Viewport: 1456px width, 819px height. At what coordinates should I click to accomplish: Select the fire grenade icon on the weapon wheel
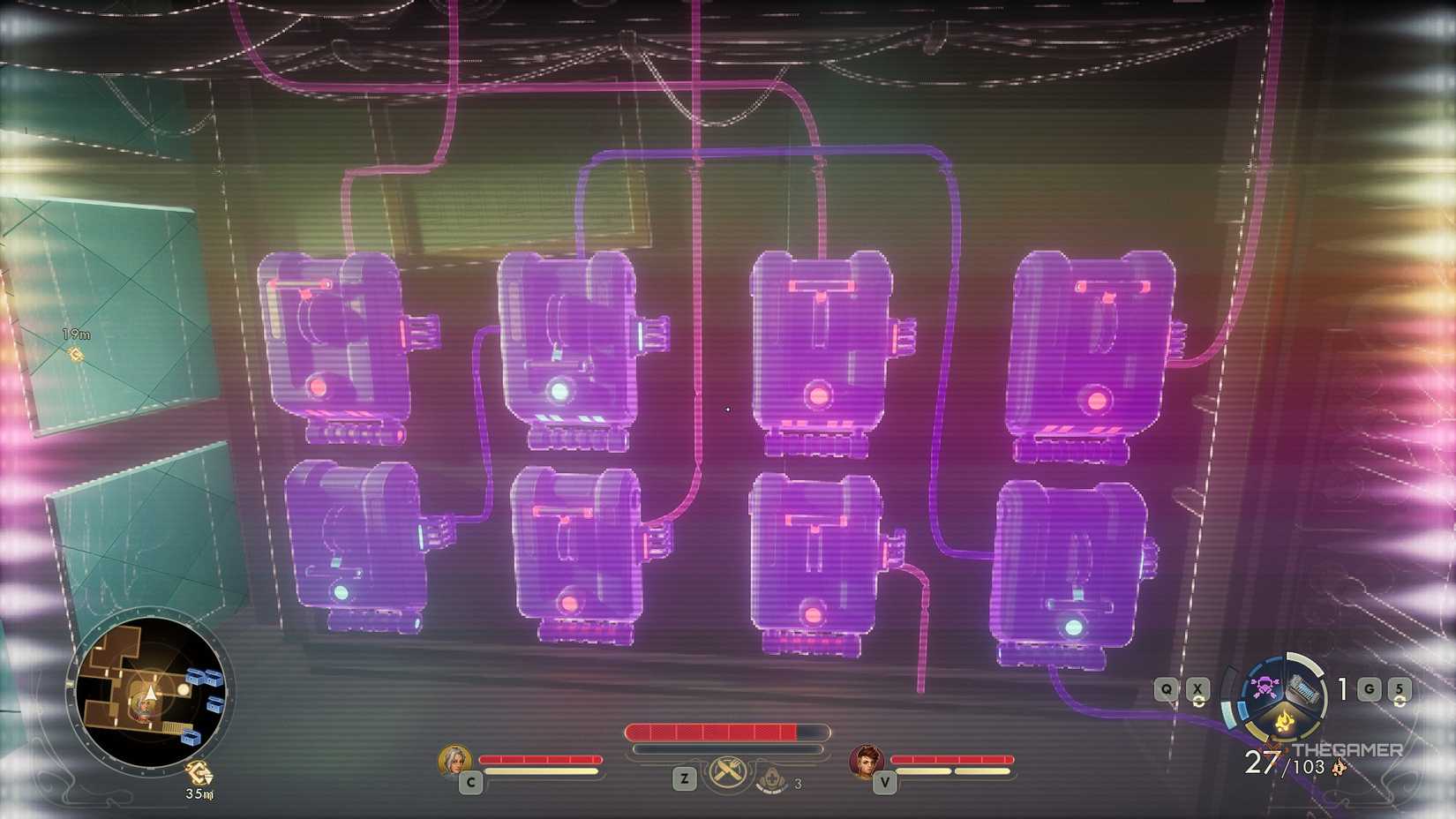[x=1285, y=721]
